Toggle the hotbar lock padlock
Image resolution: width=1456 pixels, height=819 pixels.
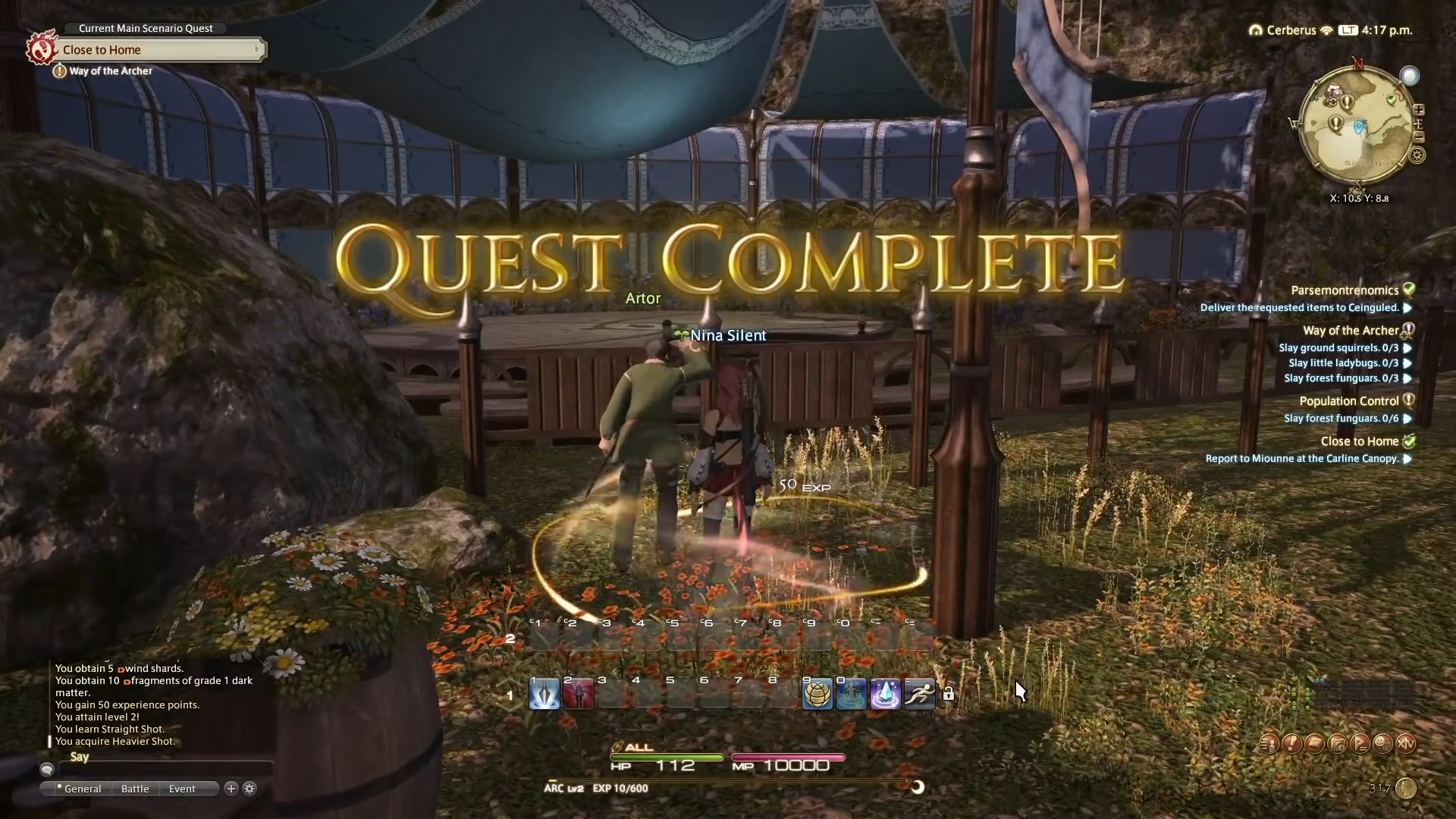[949, 694]
